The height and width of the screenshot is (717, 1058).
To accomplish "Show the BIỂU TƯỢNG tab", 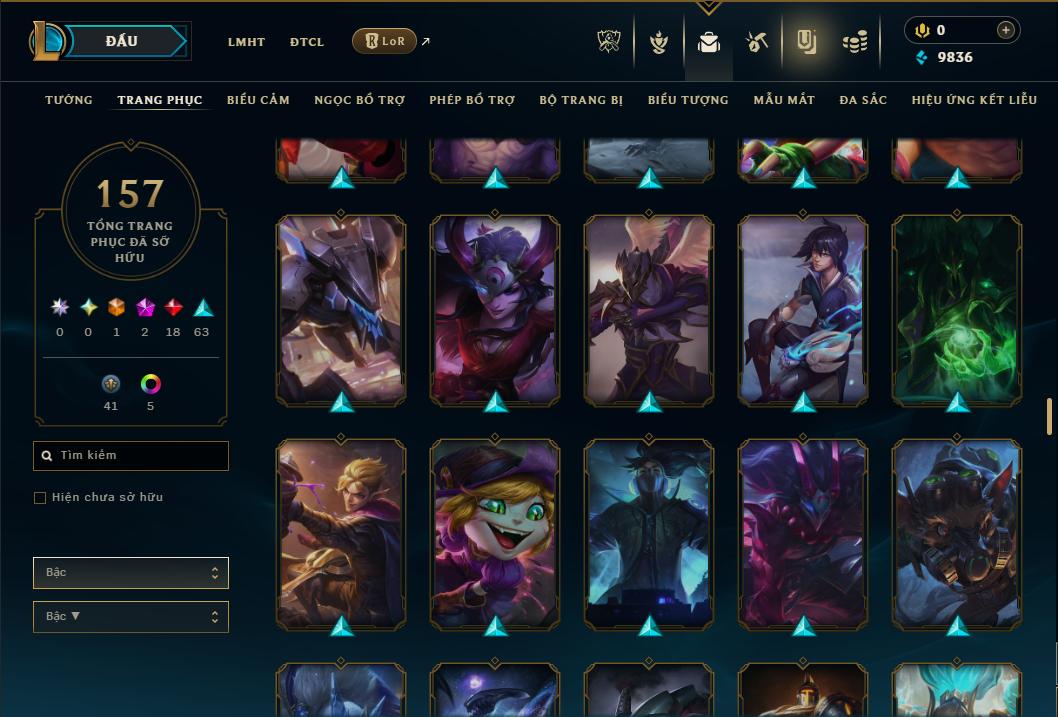I will click(688, 100).
